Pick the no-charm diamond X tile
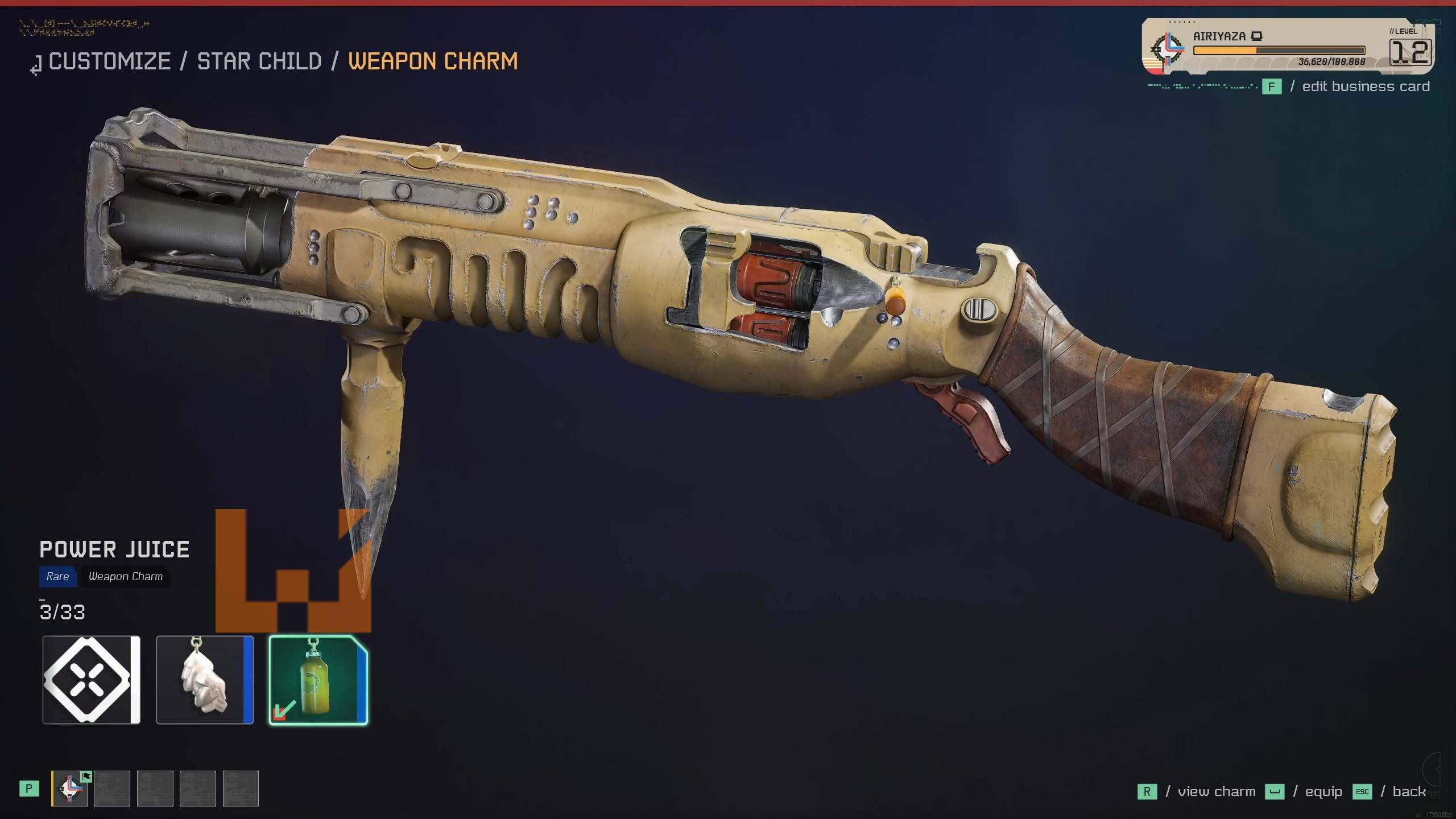Image resolution: width=1456 pixels, height=819 pixels. 91,680
